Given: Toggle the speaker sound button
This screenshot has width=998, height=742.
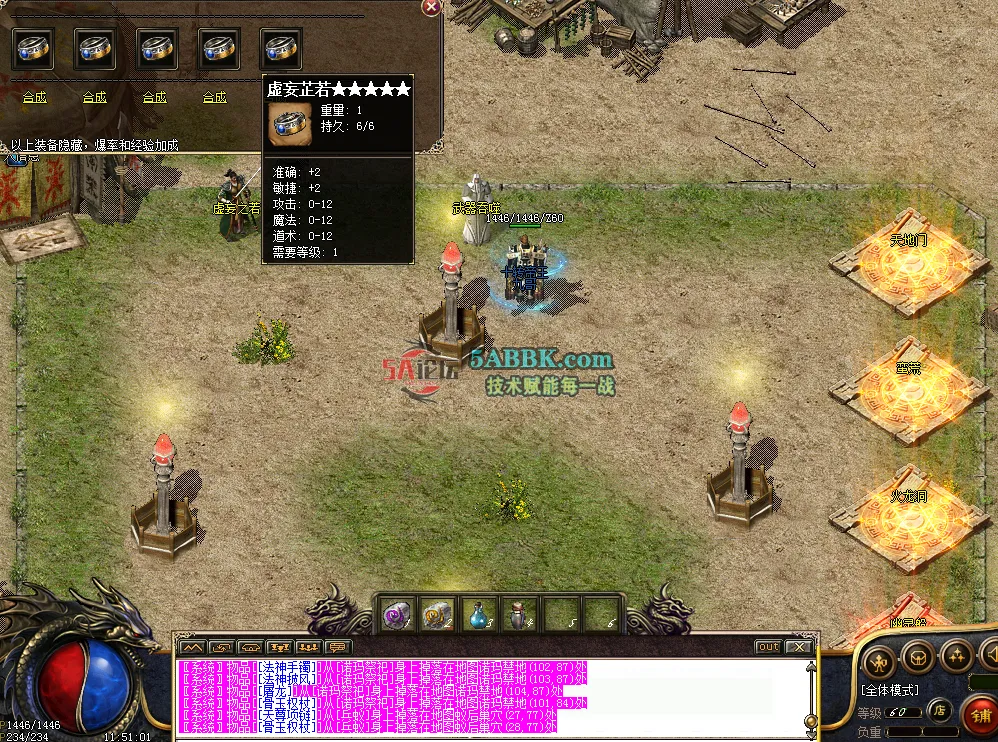Looking at the screenshot, I should pos(991,657).
